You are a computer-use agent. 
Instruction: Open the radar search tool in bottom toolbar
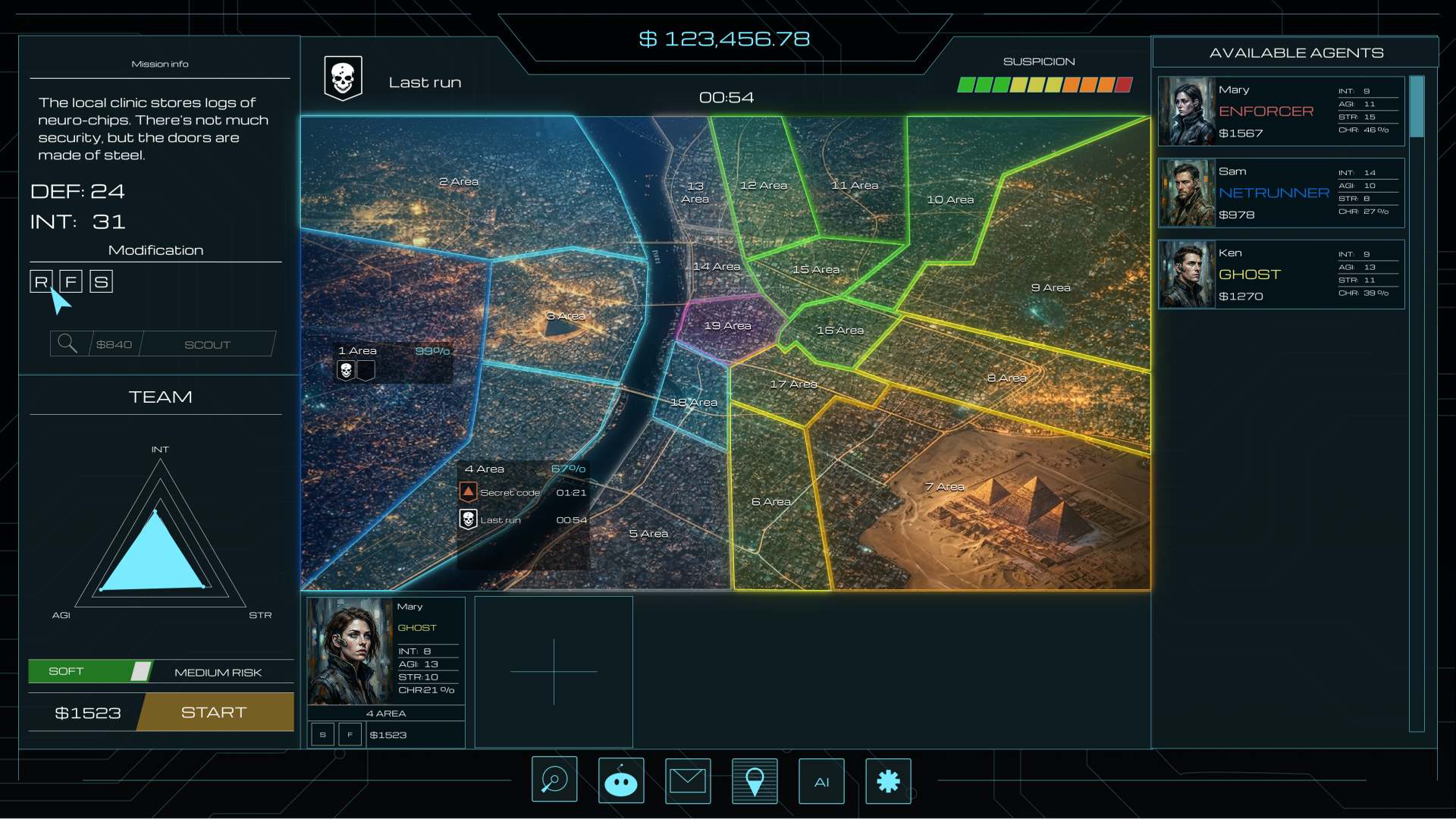point(554,780)
